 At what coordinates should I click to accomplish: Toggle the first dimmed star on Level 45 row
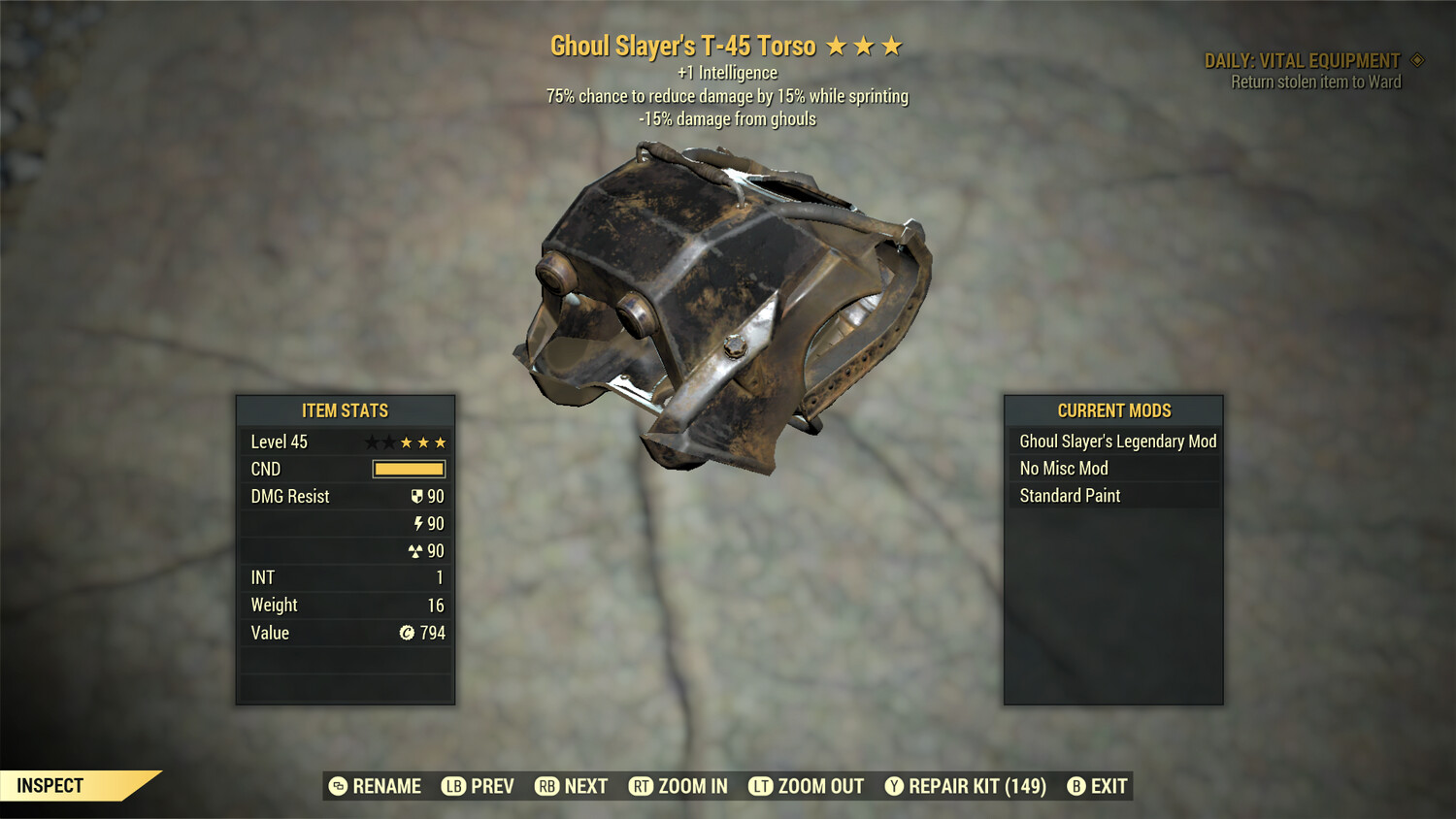373,442
